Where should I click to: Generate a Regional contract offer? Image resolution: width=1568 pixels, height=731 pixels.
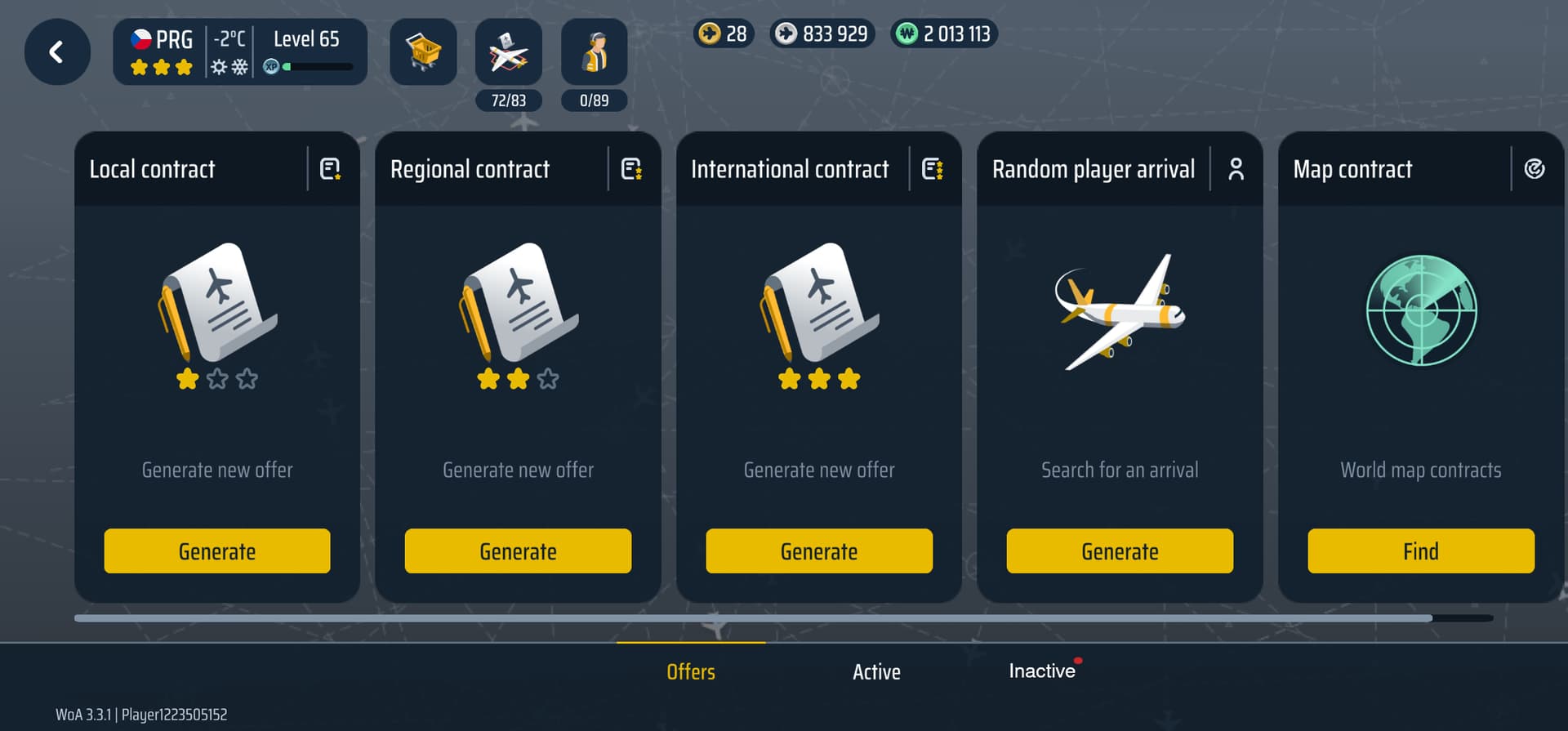click(518, 551)
